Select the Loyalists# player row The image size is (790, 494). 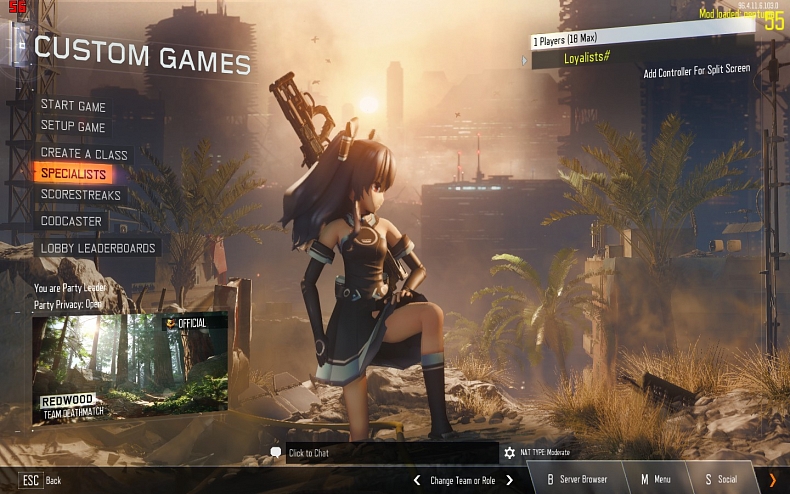[x=640, y=58]
